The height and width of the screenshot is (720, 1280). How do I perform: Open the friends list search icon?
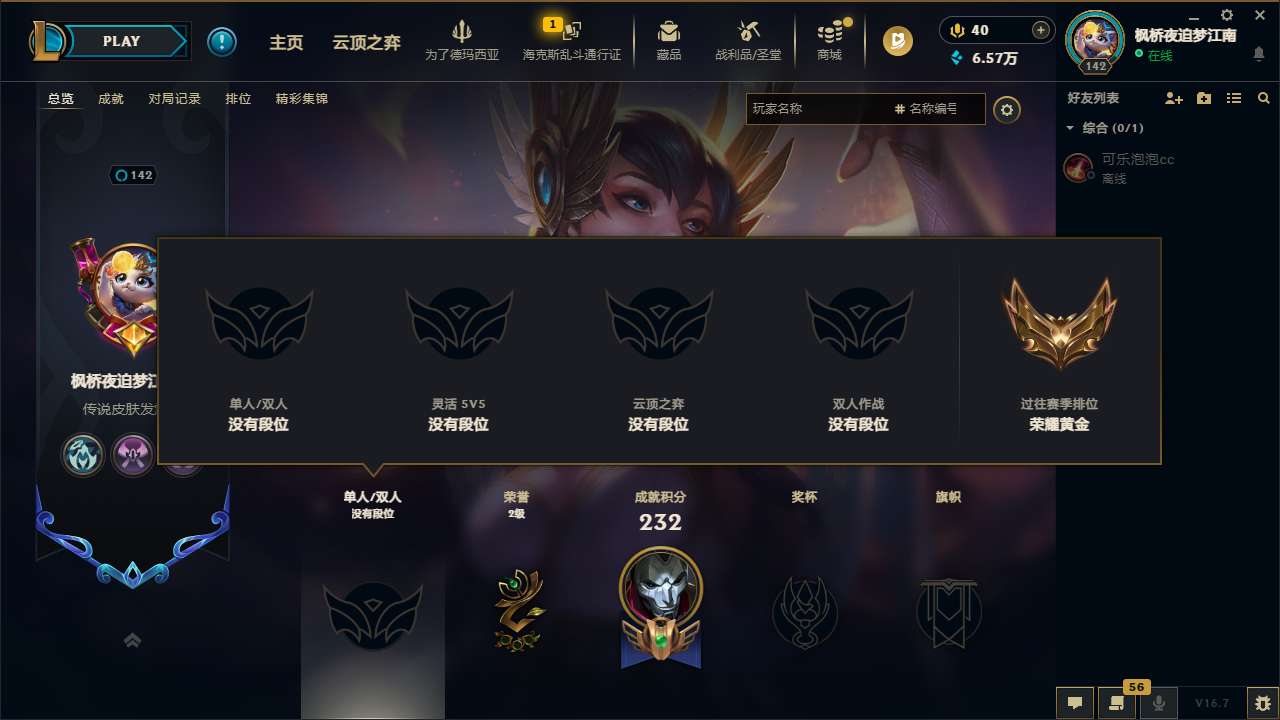click(x=1263, y=97)
